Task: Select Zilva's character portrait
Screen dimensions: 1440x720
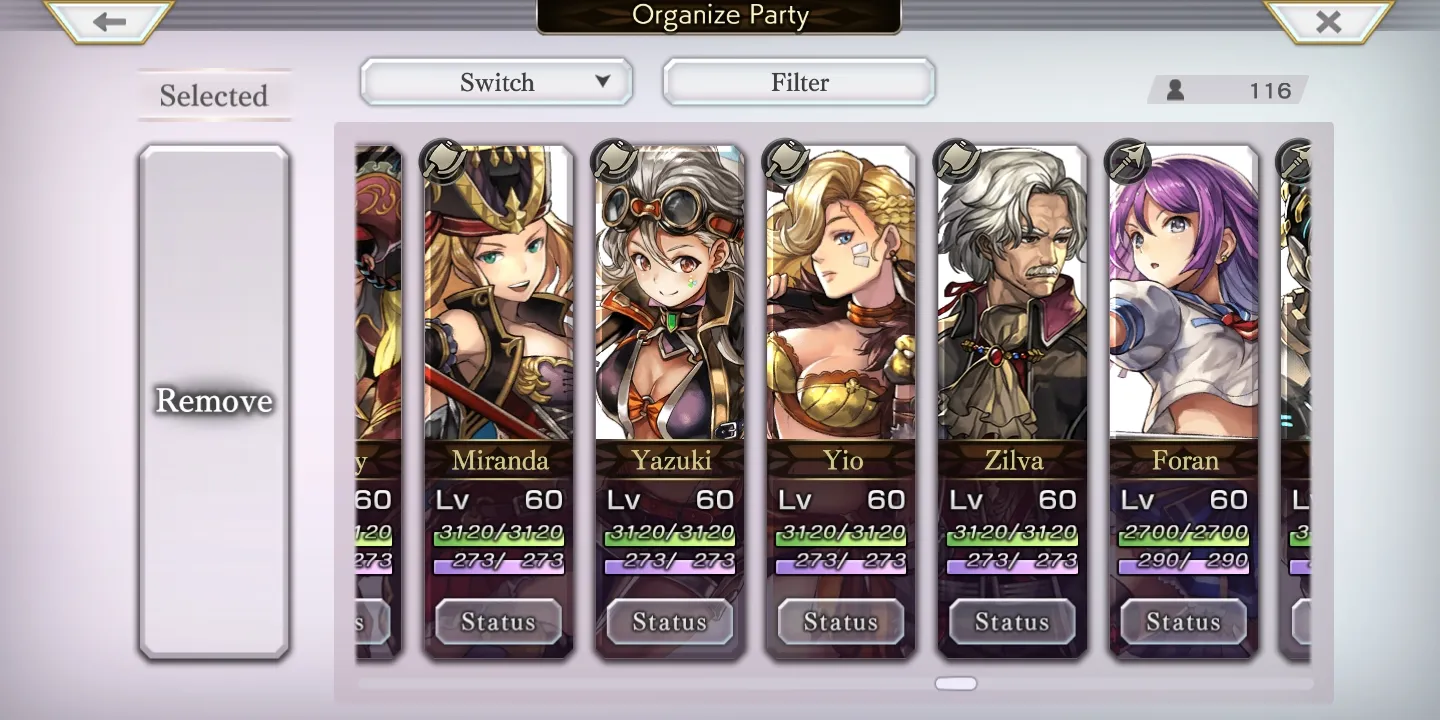Action: click(1012, 300)
